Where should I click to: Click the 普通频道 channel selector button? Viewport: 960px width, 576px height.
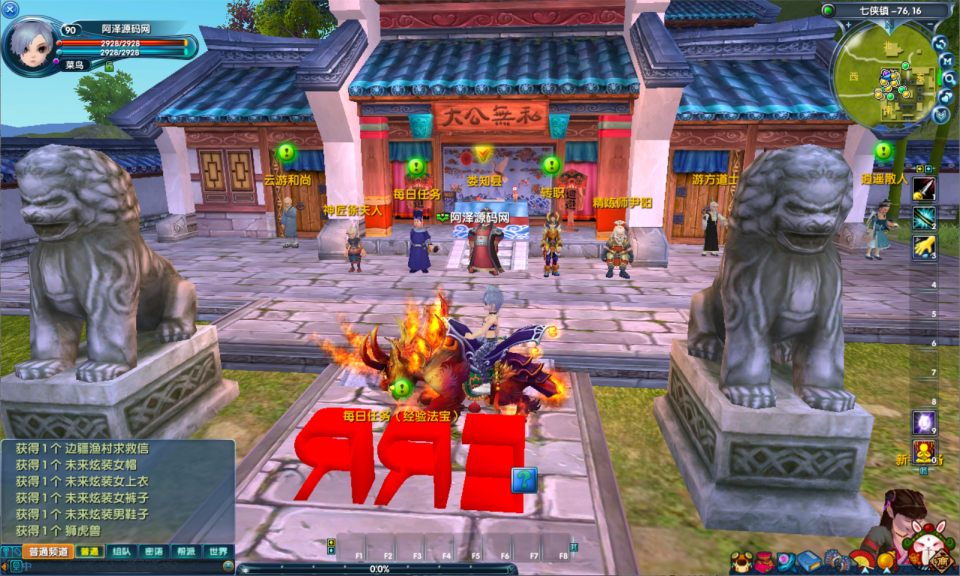point(47,551)
